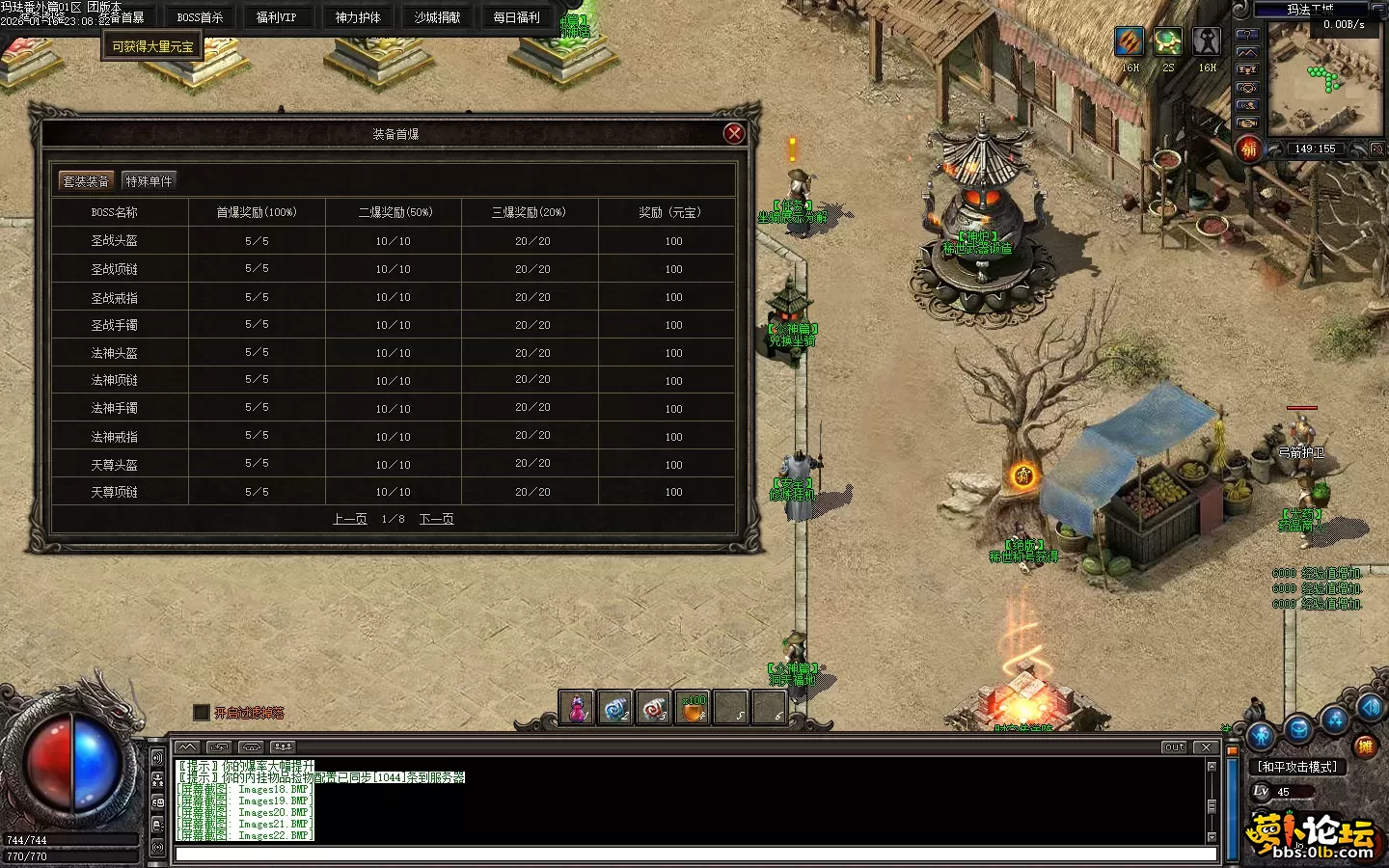Open the red 铺 shop button

click(1249, 149)
